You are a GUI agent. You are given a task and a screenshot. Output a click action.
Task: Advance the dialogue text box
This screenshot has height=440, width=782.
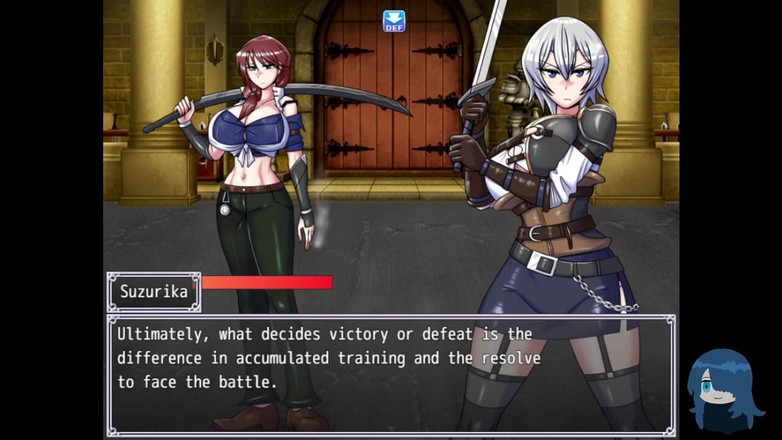coord(390,375)
